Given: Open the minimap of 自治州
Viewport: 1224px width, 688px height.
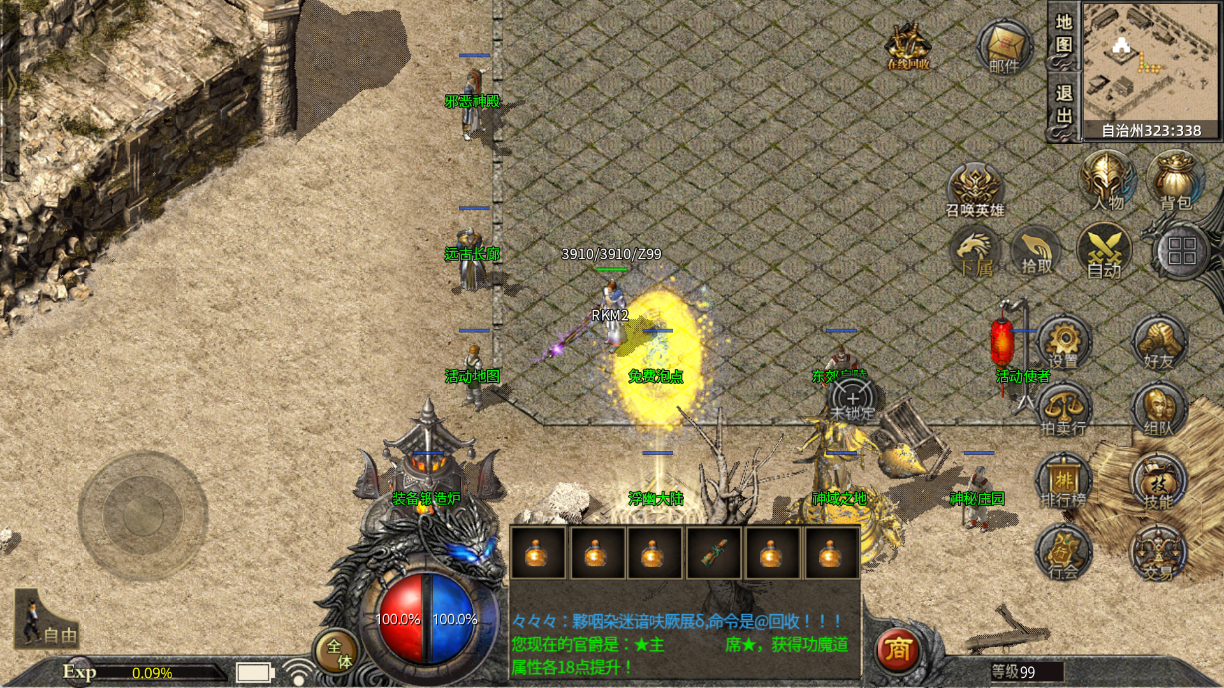Looking at the screenshot, I should [x=1151, y=61].
